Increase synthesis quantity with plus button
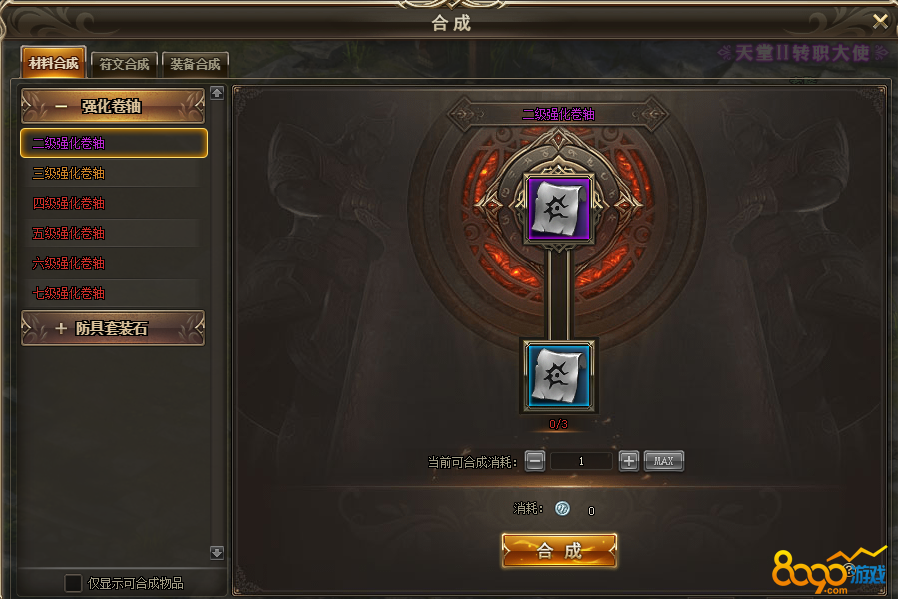 point(628,461)
